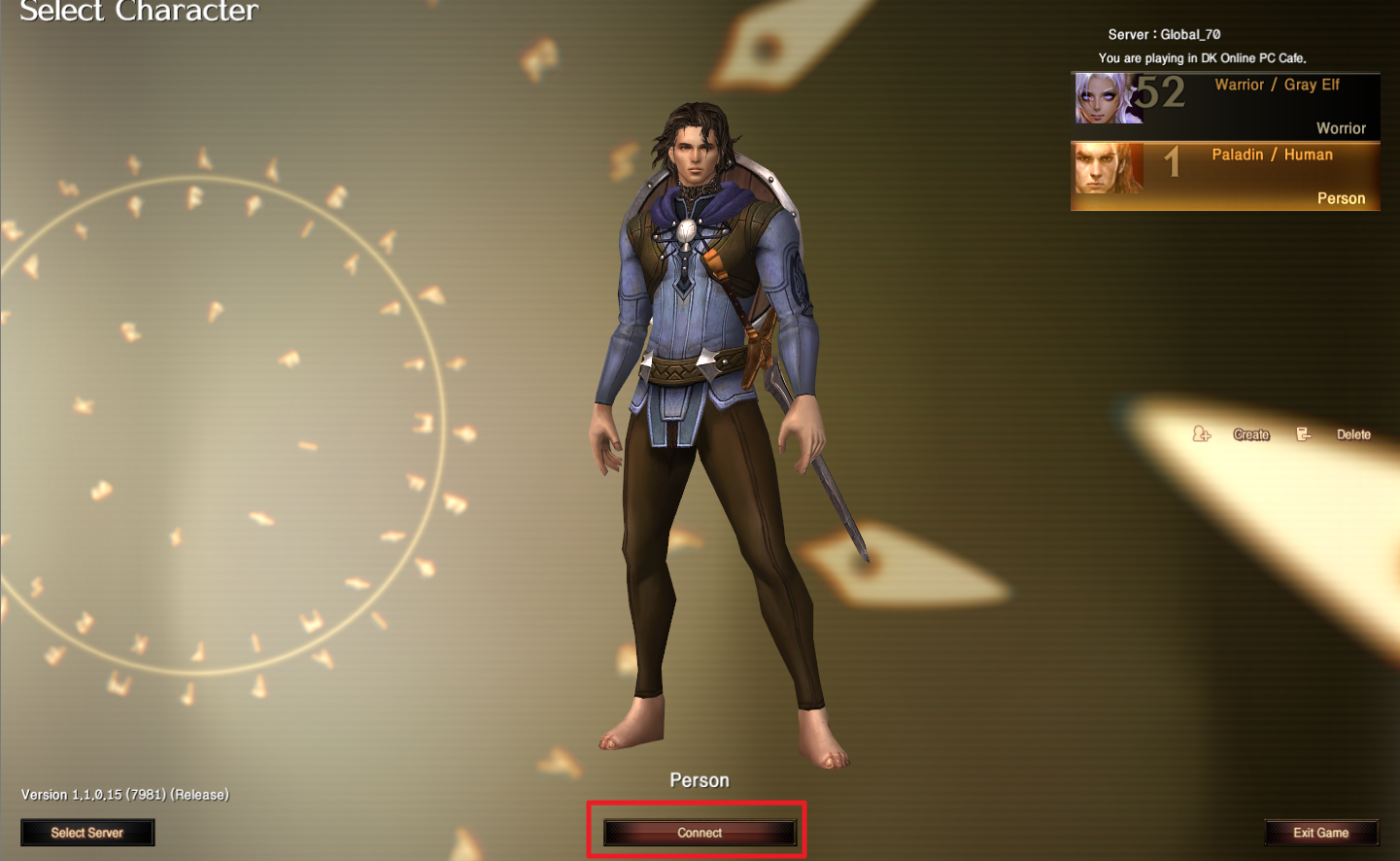Delete the selected character
Image resolution: width=1400 pixels, height=861 pixels.
point(1352,434)
